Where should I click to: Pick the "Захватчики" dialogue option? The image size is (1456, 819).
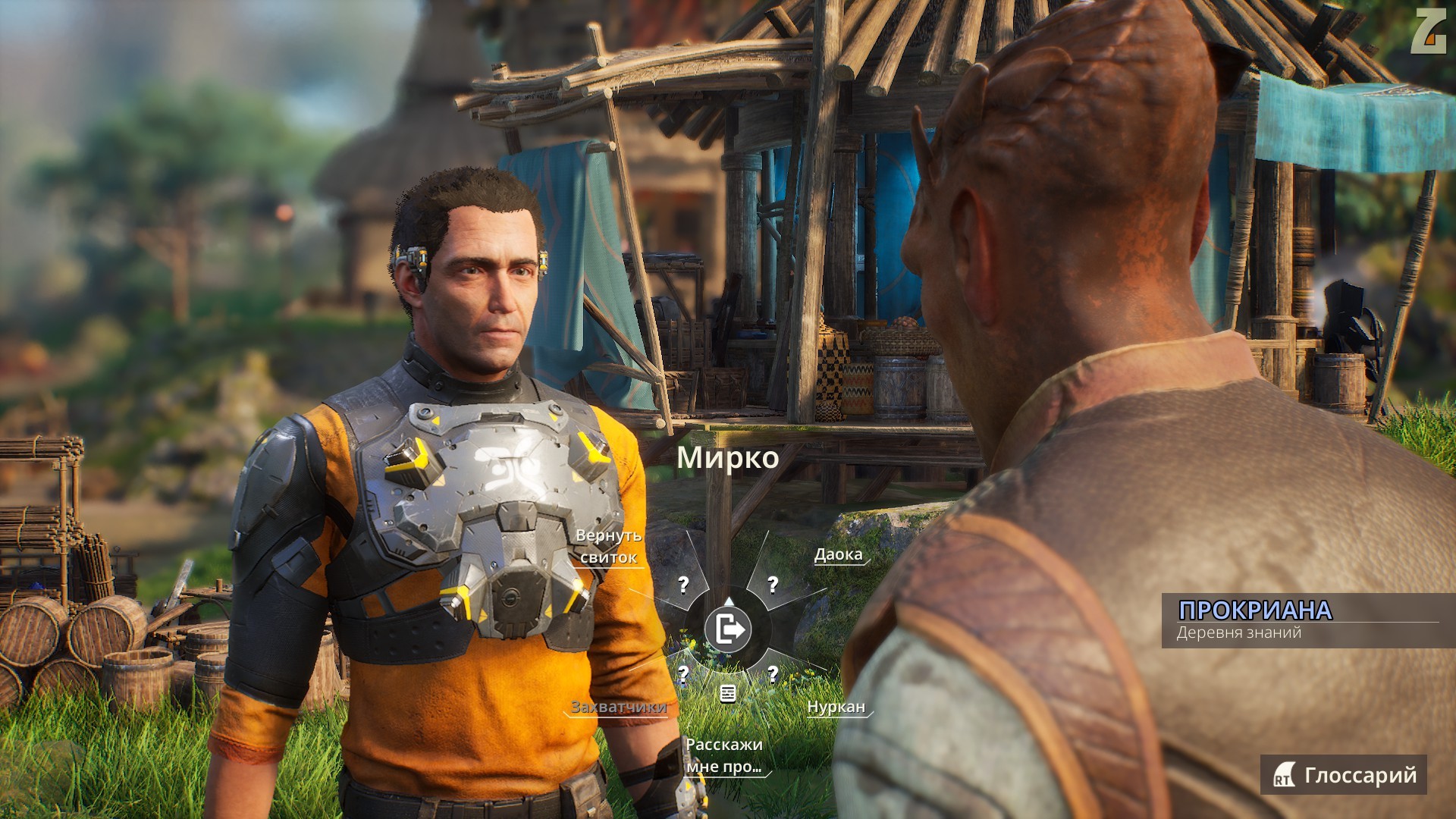(618, 707)
